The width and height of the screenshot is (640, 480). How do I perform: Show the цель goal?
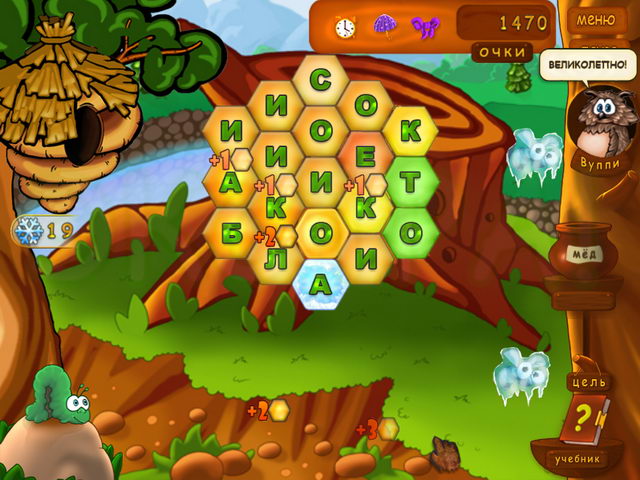587,382
